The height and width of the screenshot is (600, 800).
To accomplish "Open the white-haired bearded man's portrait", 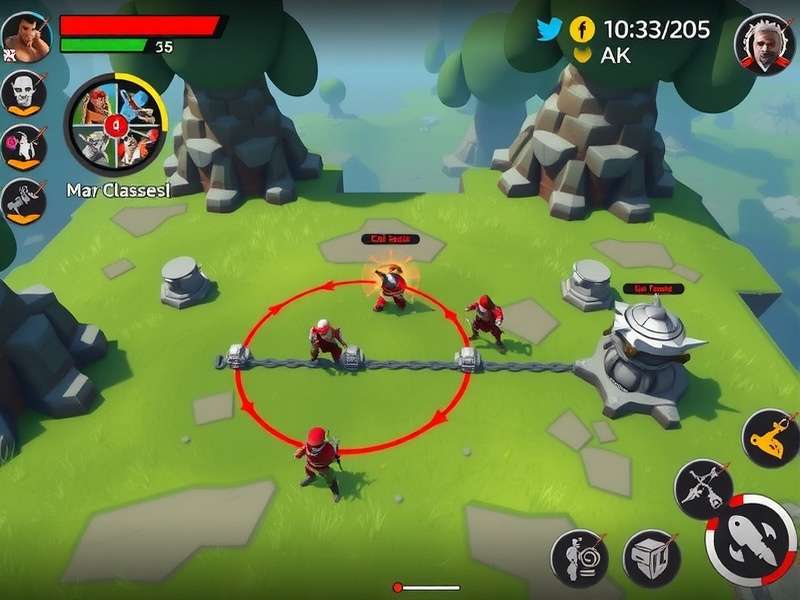I will 764,44.
